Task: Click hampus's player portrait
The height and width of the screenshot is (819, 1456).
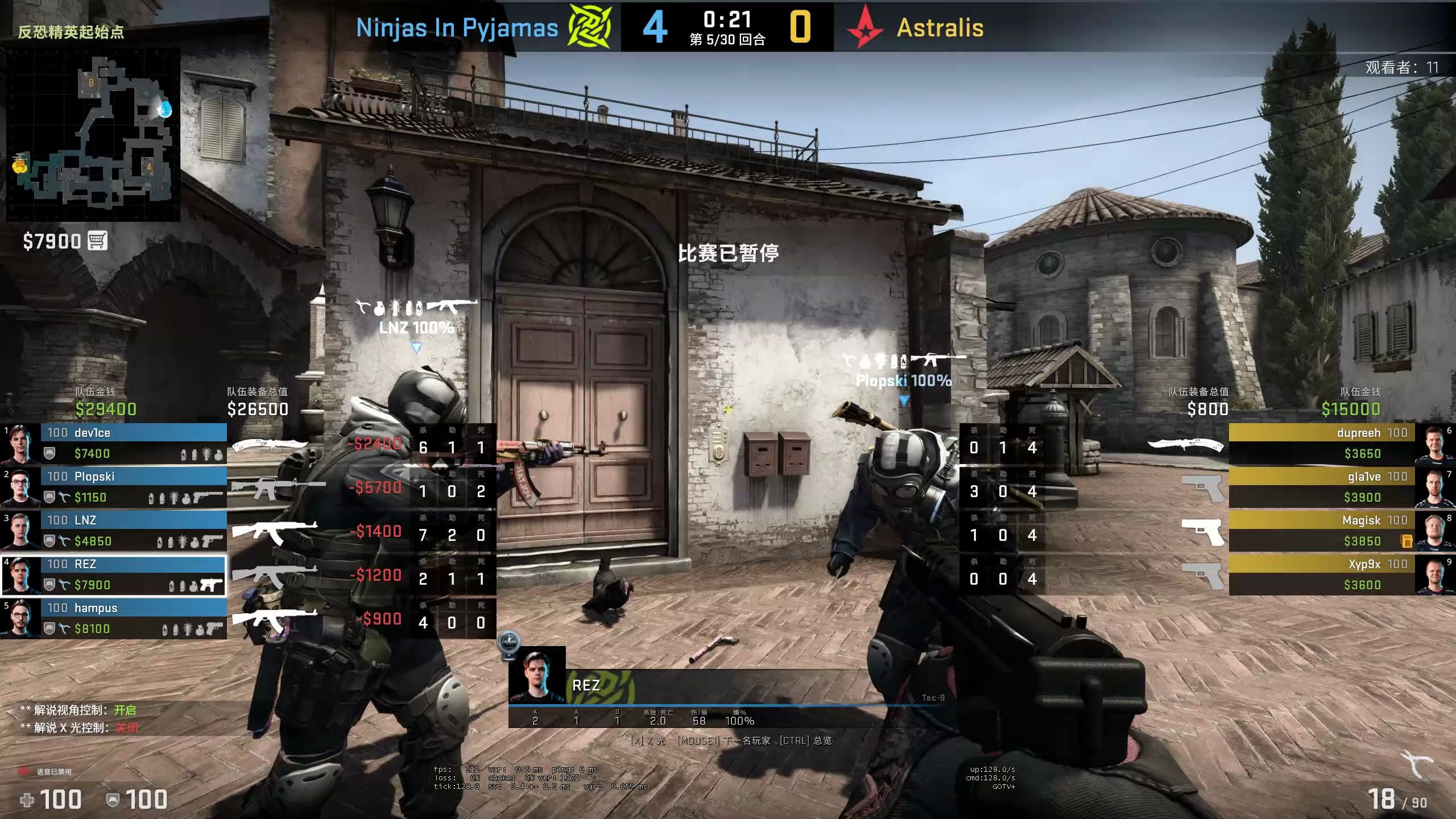Action: coord(20,618)
